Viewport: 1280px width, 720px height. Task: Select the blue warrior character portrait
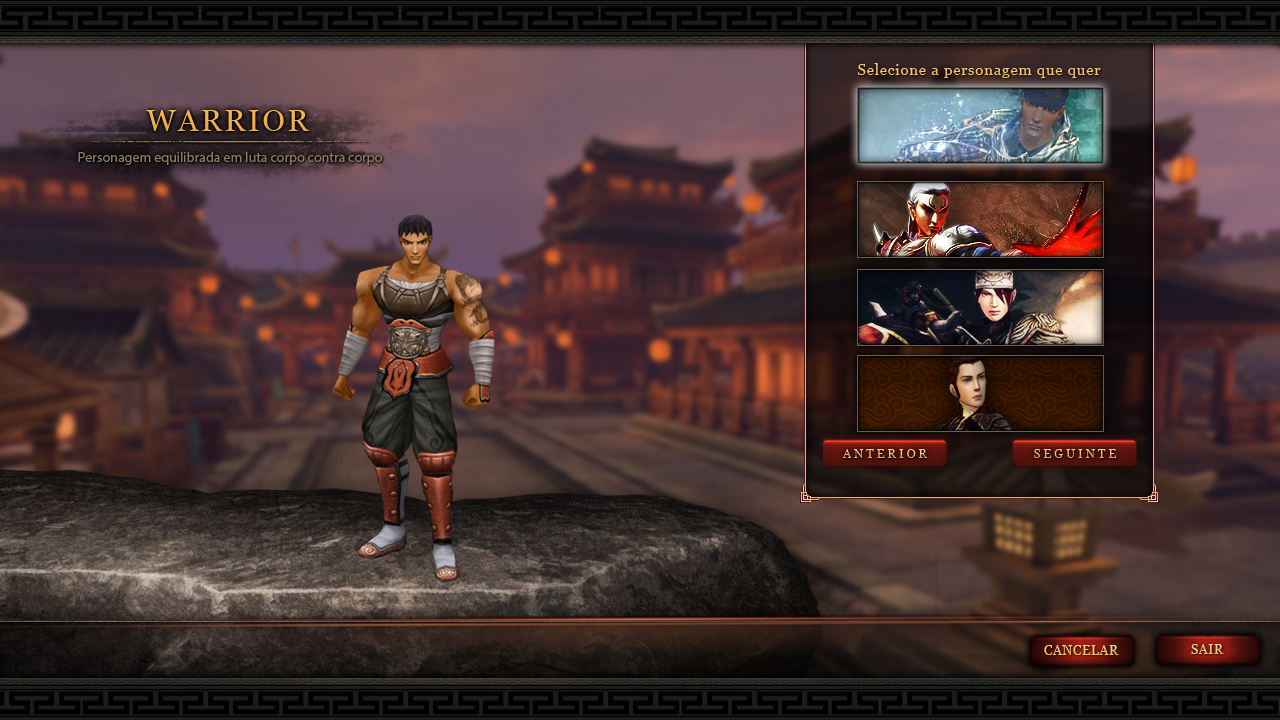pyautogui.click(x=980, y=125)
